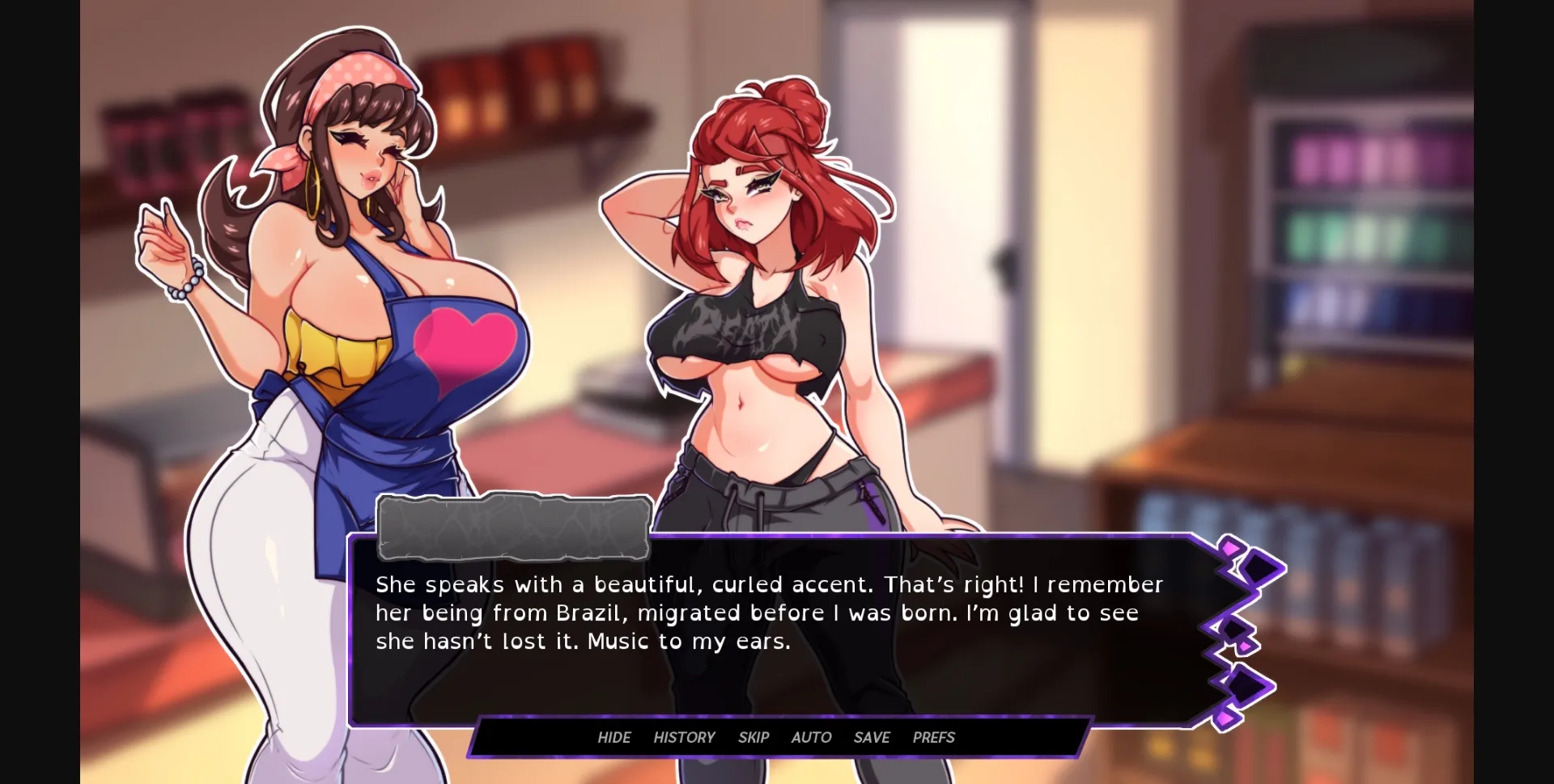
Task: Open the SAVE menu
Action: (x=871, y=737)
